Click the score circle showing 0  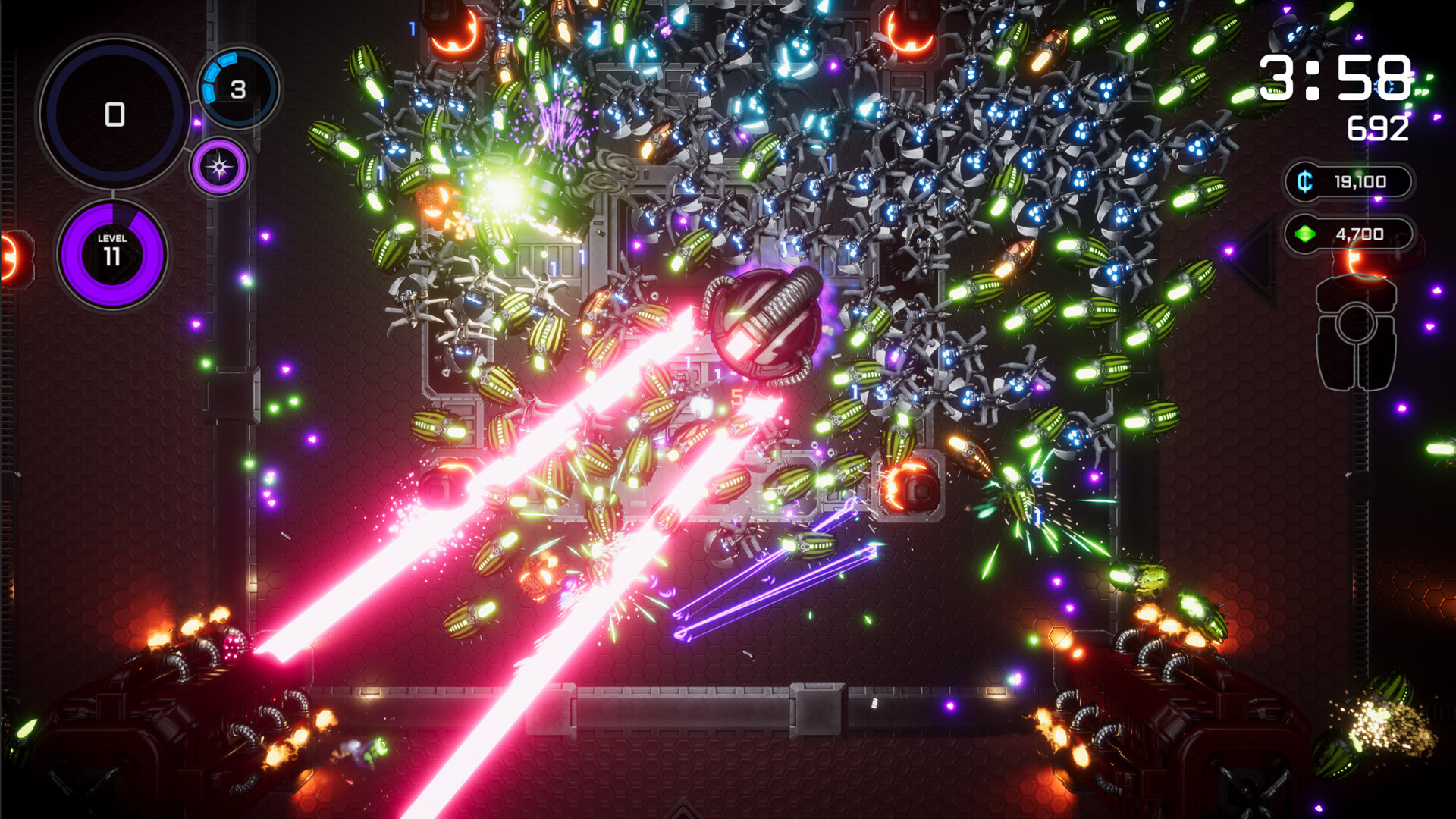(114, 115)
